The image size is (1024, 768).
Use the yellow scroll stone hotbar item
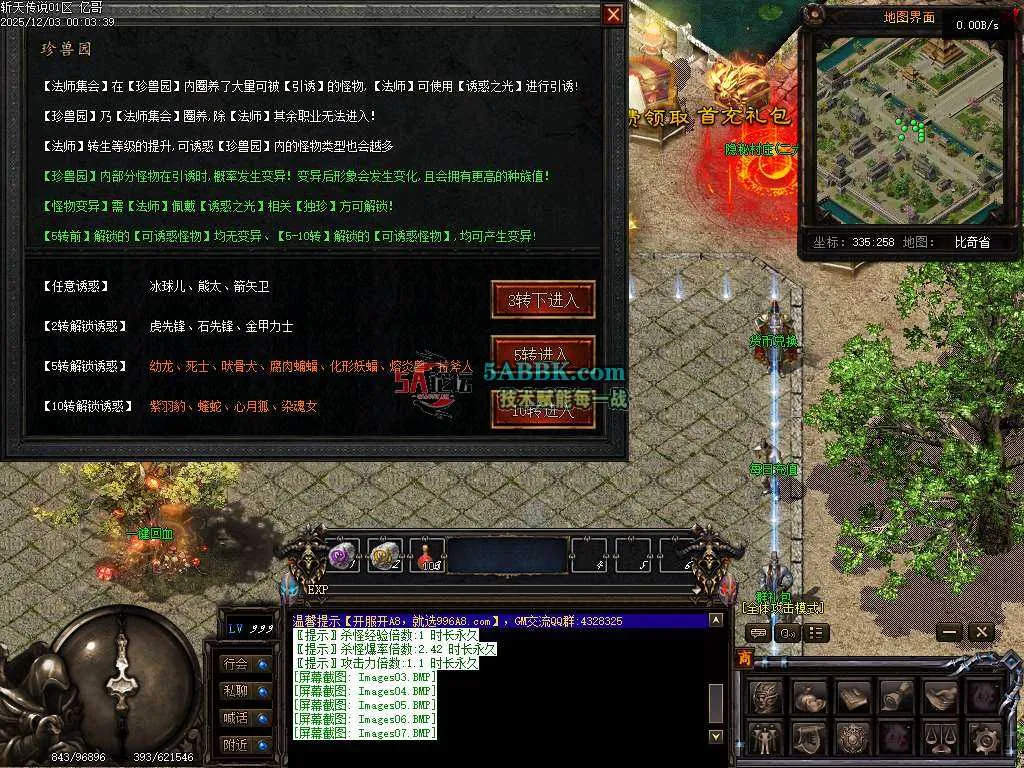coord(386,557)
